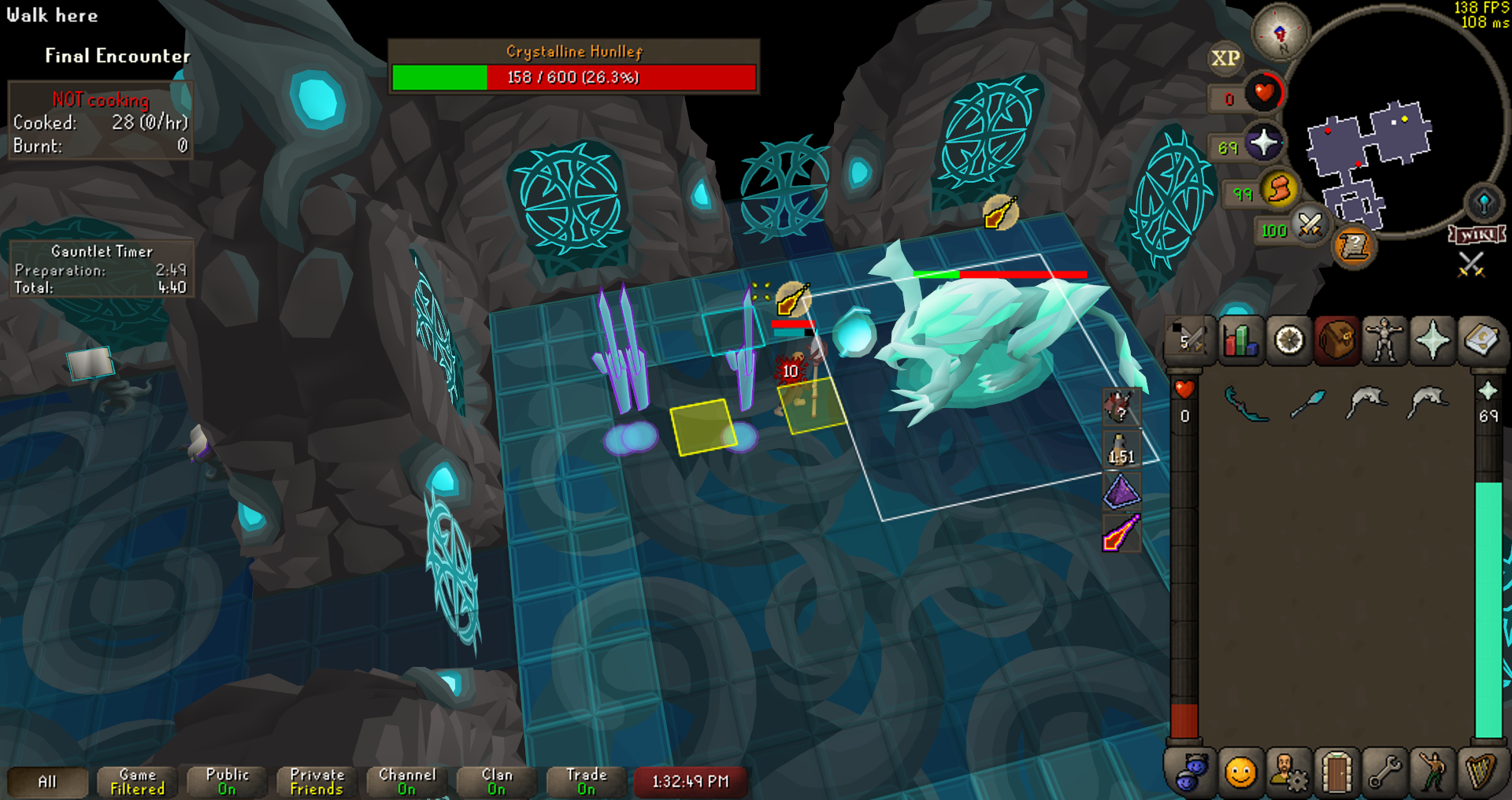Show the Worn Equipment tab

click(x=1384, y=341)
